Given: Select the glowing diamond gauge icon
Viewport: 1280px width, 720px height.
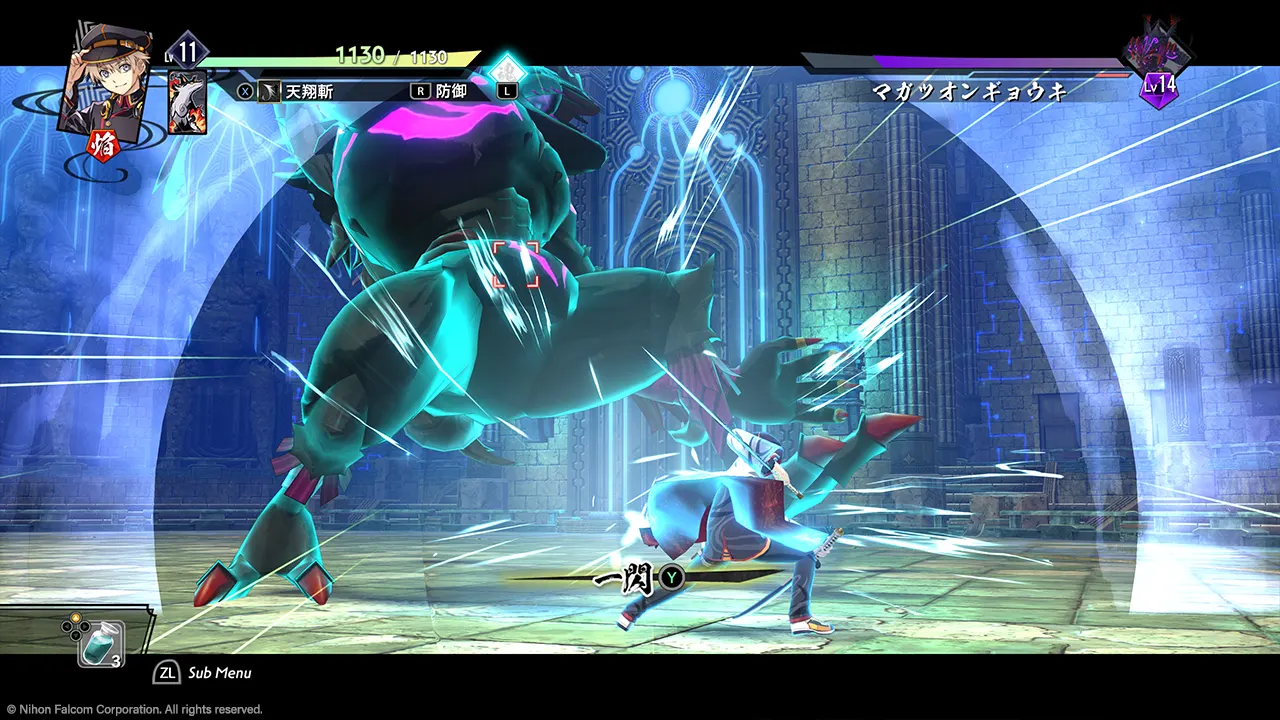Looking at the screenshot, I should (x=508, y=70).
